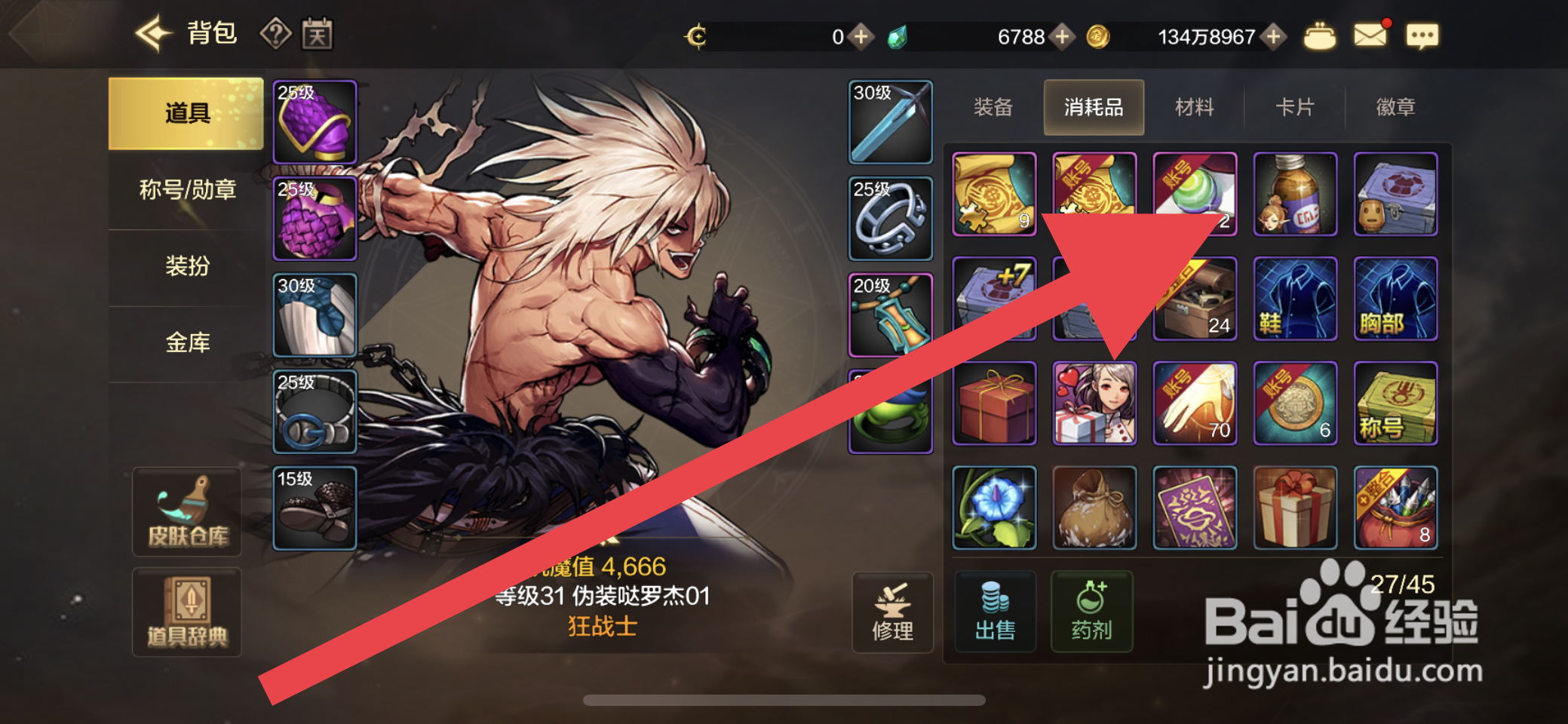Open the chat message icon
1568x724 pixels.
[x=1422, y=36]
